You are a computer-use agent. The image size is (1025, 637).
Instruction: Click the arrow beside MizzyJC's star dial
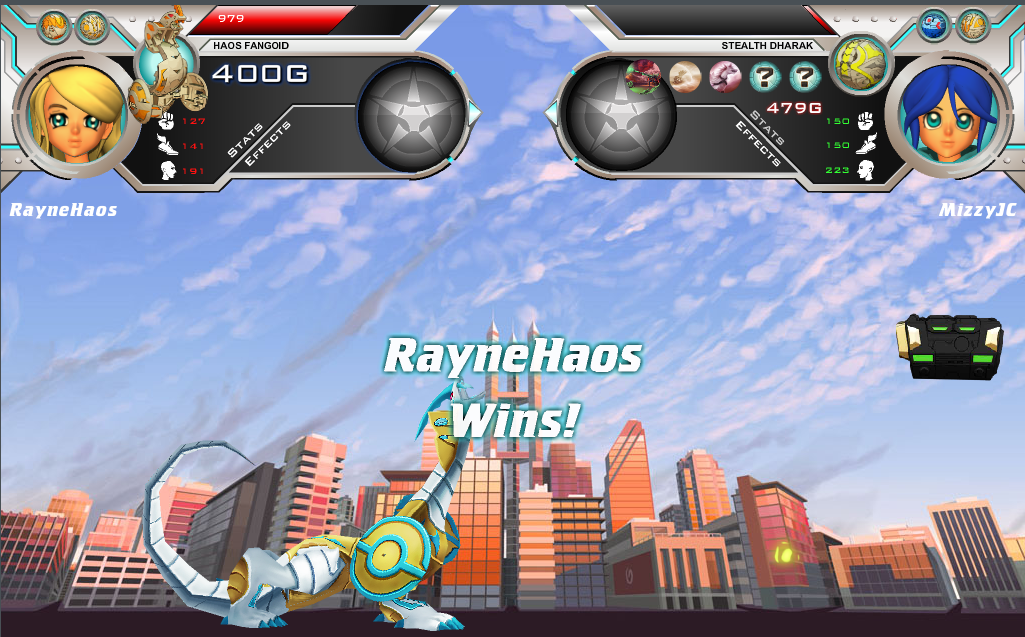coord(550,114)
